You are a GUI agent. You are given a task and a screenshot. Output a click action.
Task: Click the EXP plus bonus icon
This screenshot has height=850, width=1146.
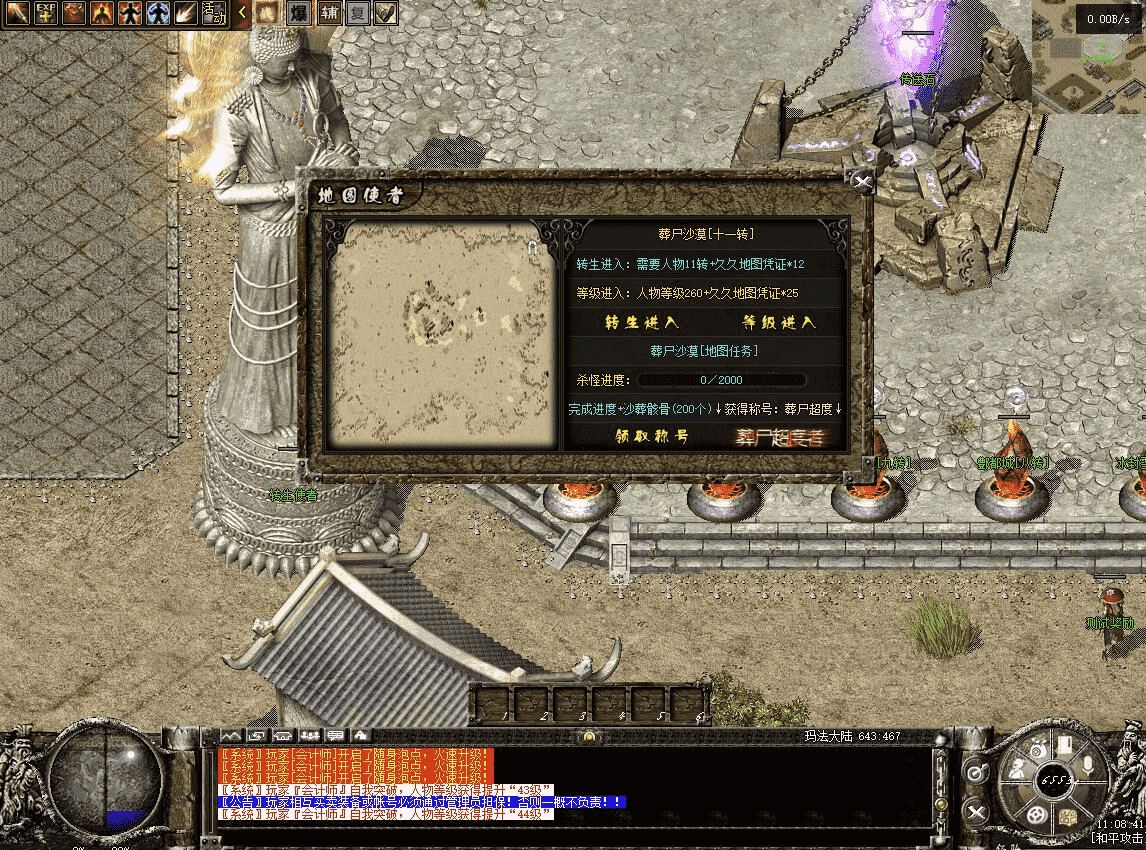46,13
